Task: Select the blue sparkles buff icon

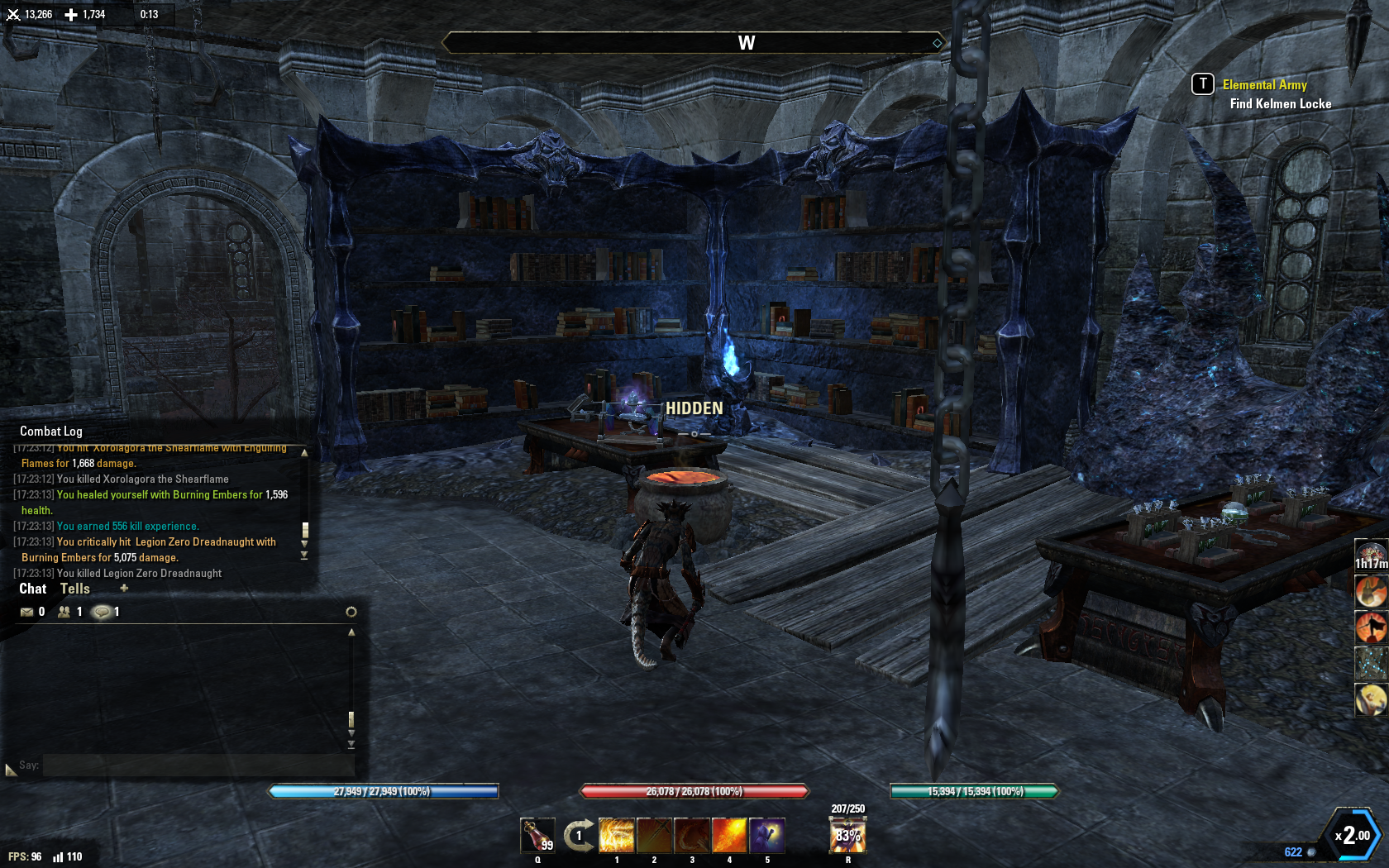Action: tap(1371, 663)
